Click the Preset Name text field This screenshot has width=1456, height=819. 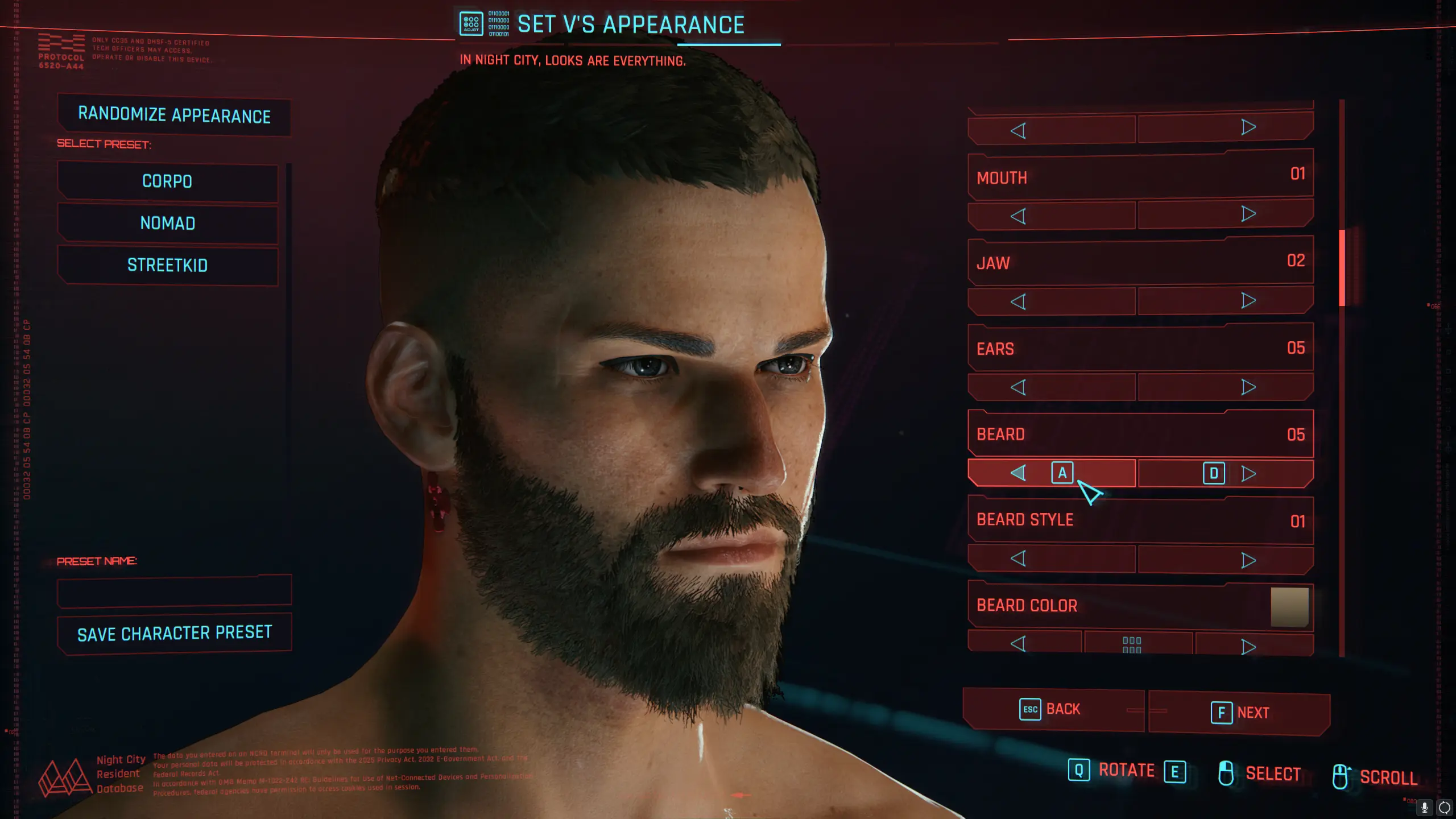[x=174, y=592]
